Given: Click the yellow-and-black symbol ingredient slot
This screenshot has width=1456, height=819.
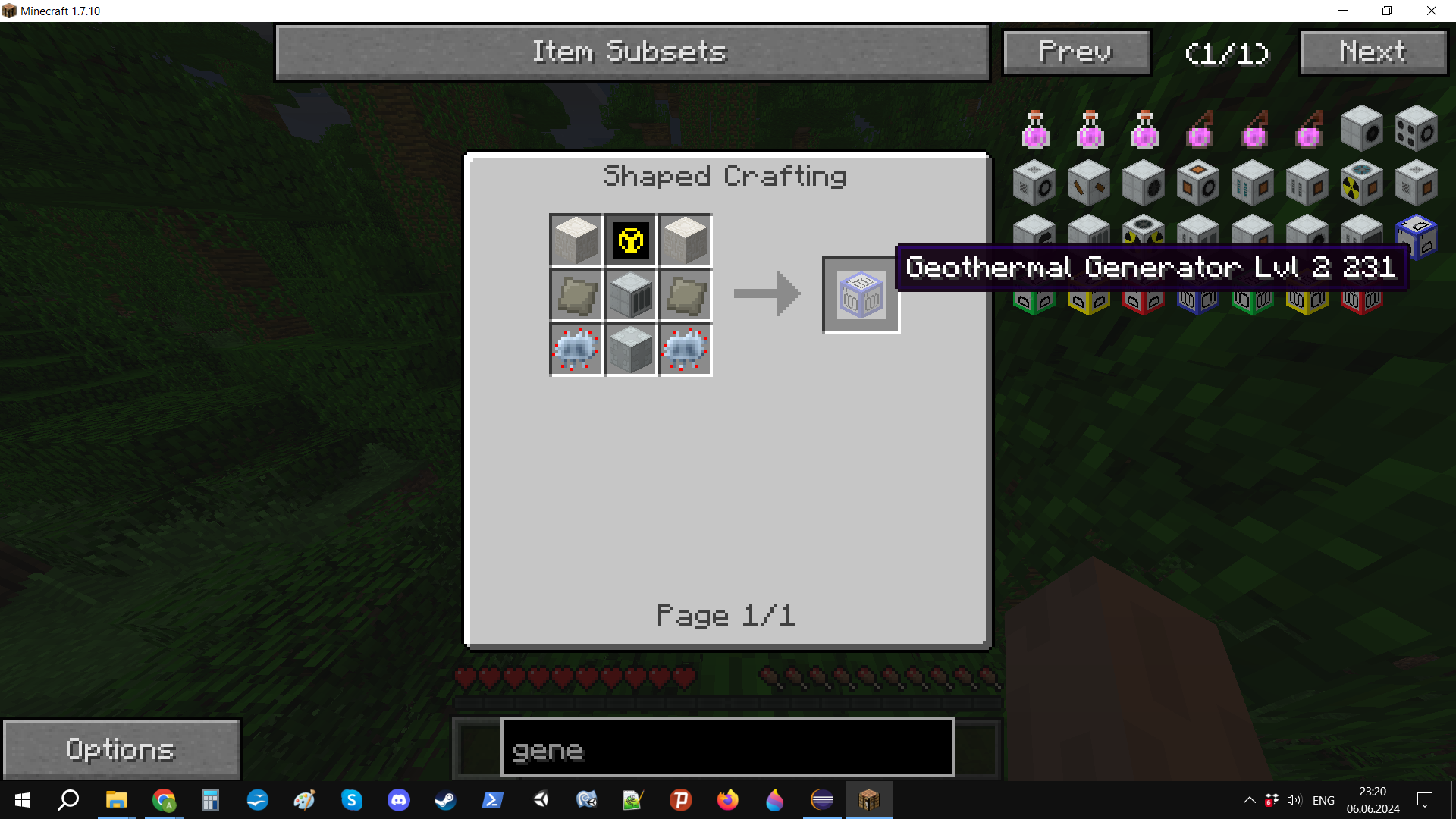Looking at the screenshot, I should (630, 241).
